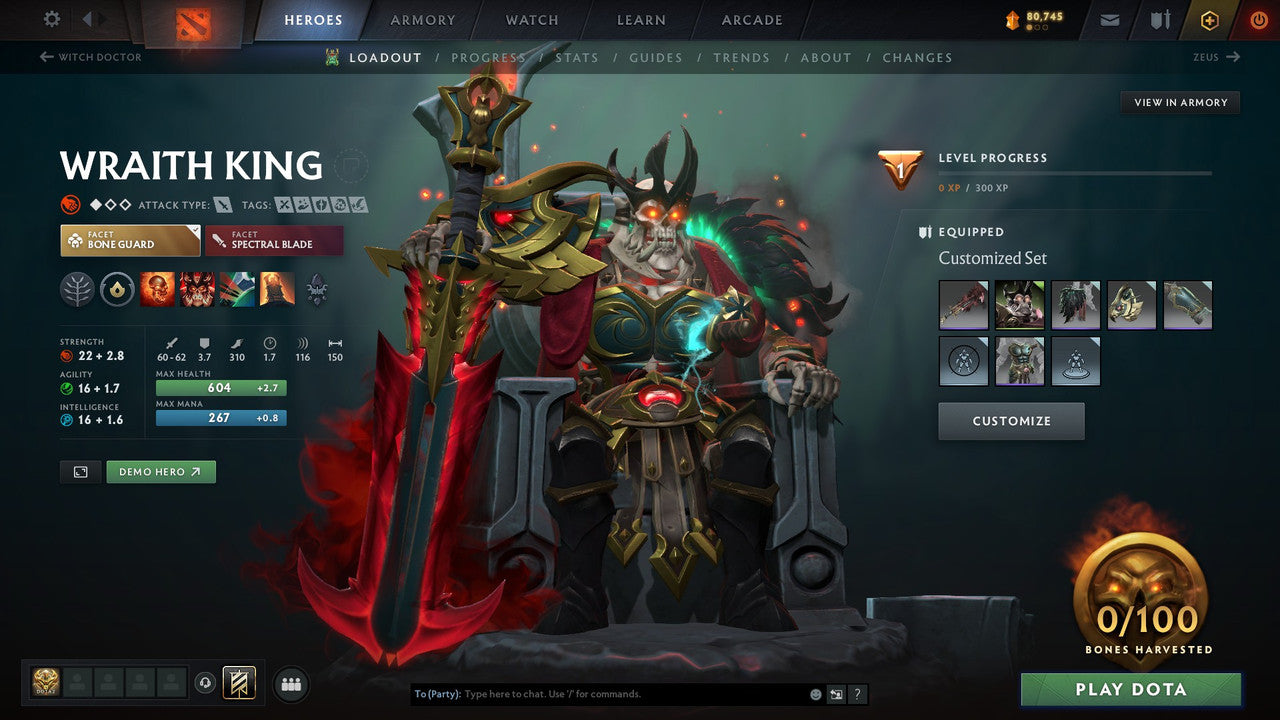This screenshot has width=1280, height=720.
Task: Open the STATS page for Wraith King
Action: [577, 57]
